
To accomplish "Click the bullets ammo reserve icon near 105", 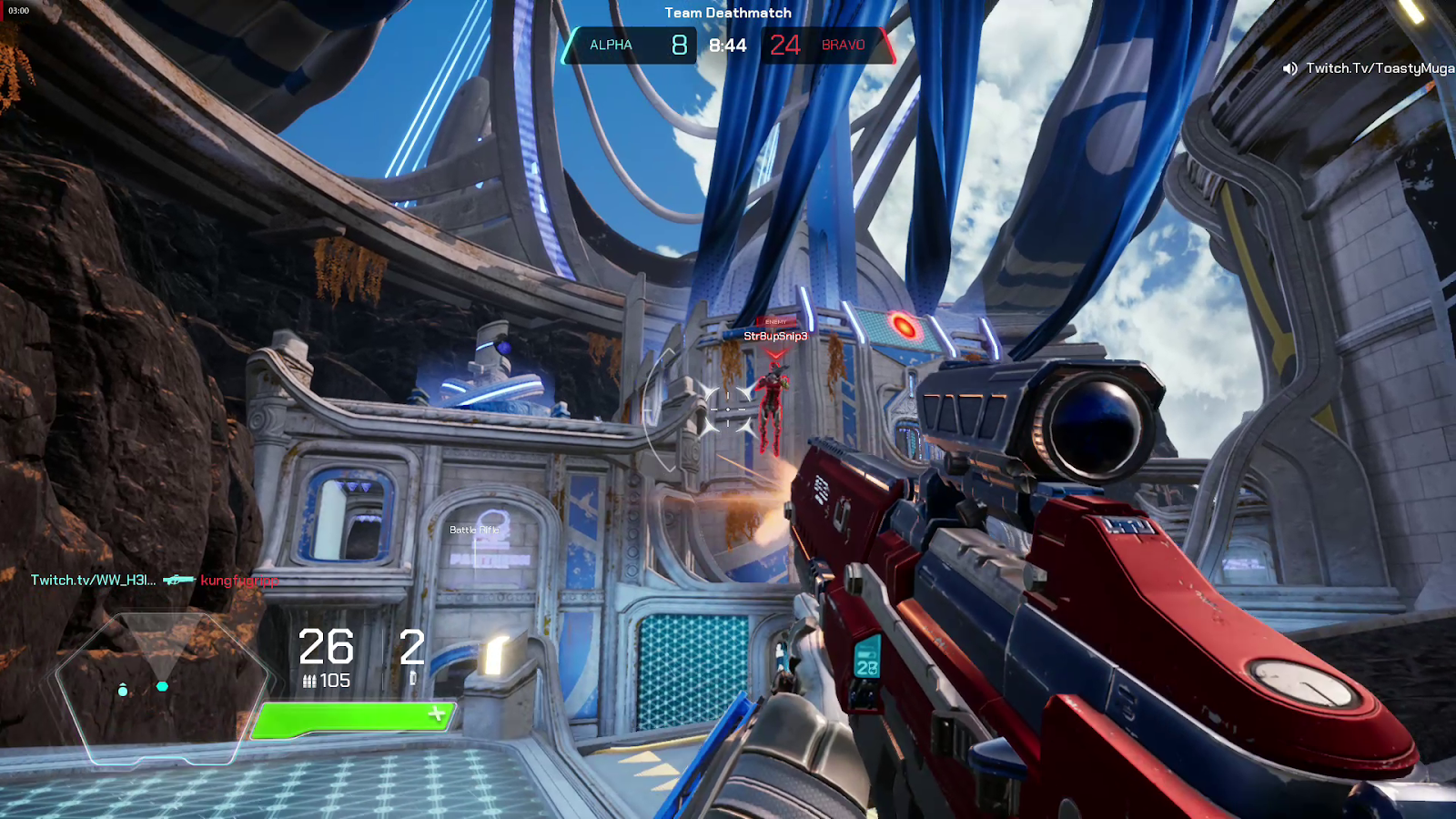I will pos(310,678).
